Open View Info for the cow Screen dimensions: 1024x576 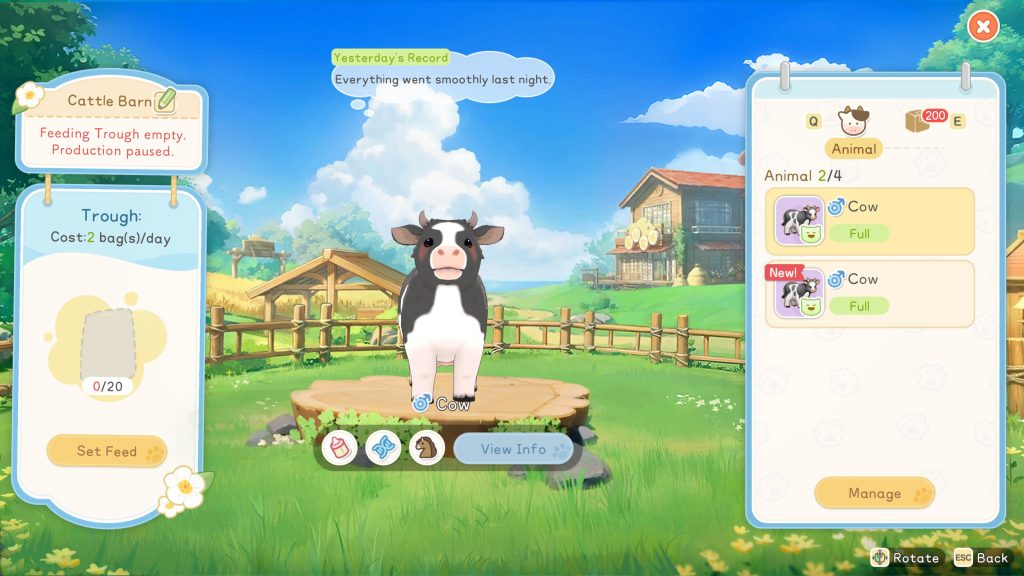[x=513, y=449]
